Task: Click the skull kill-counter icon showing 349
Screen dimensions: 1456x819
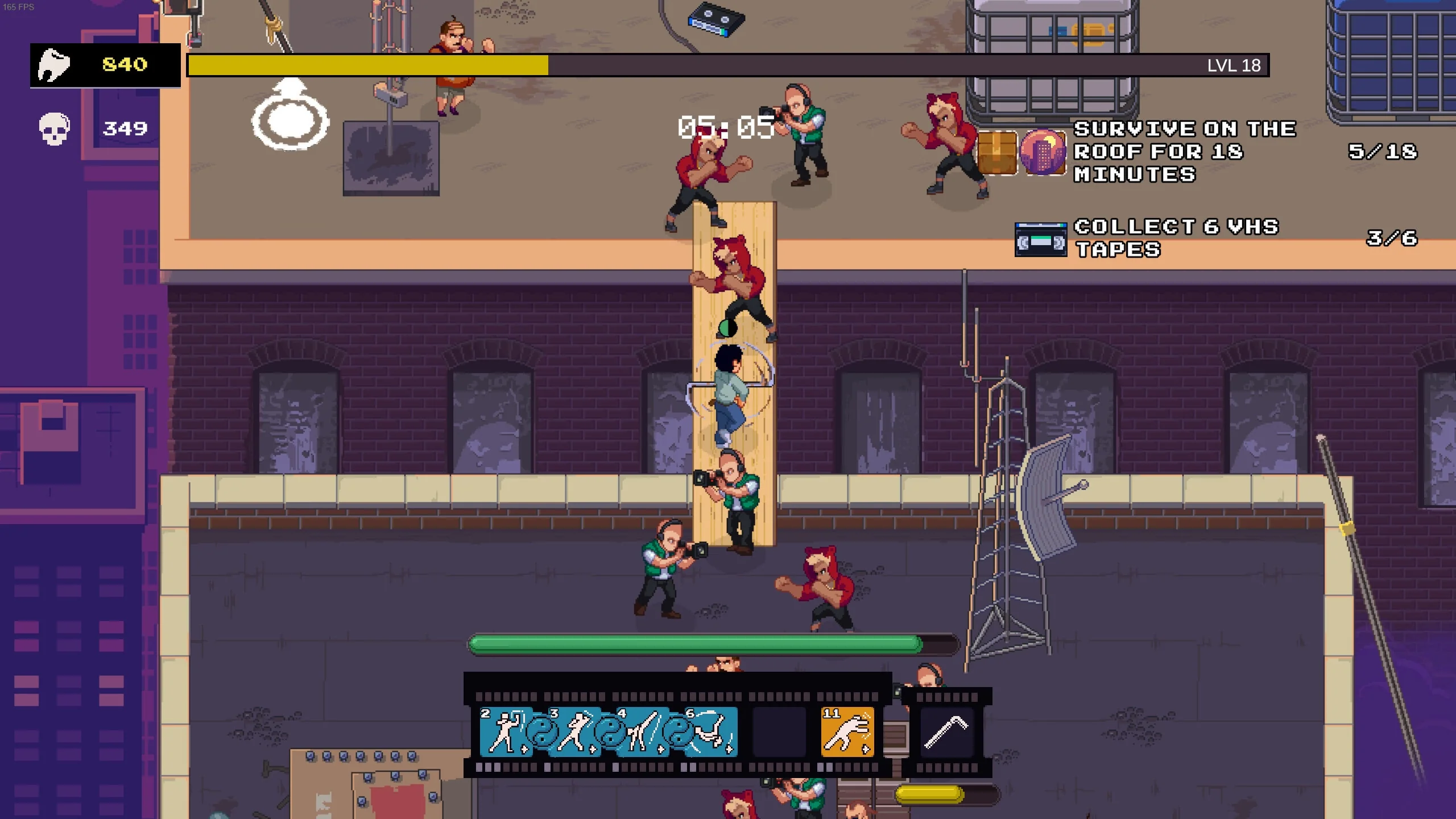Action: click(x=54, y=128)
